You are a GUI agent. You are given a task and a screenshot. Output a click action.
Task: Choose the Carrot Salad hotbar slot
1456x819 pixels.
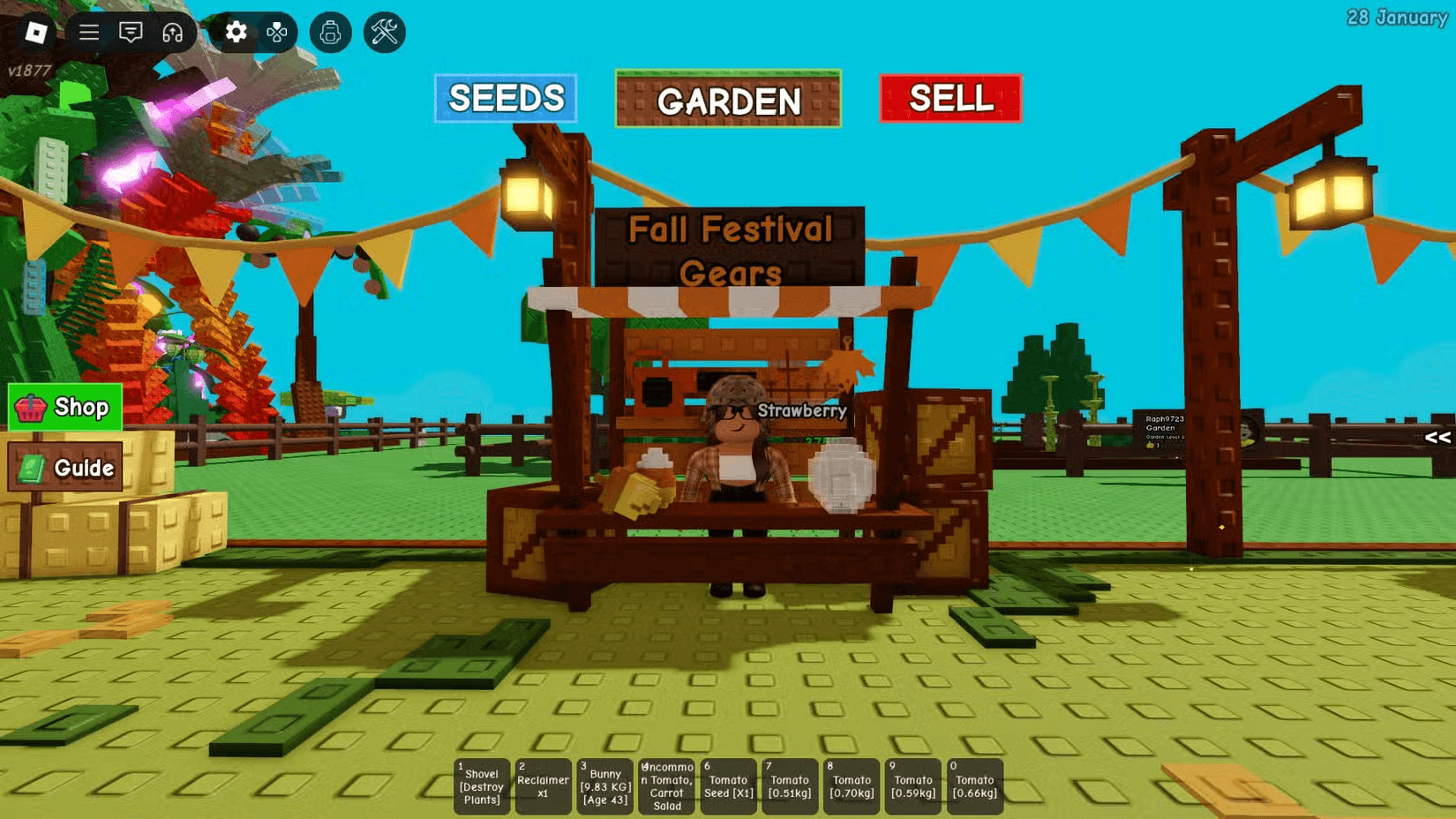[667, 786]
